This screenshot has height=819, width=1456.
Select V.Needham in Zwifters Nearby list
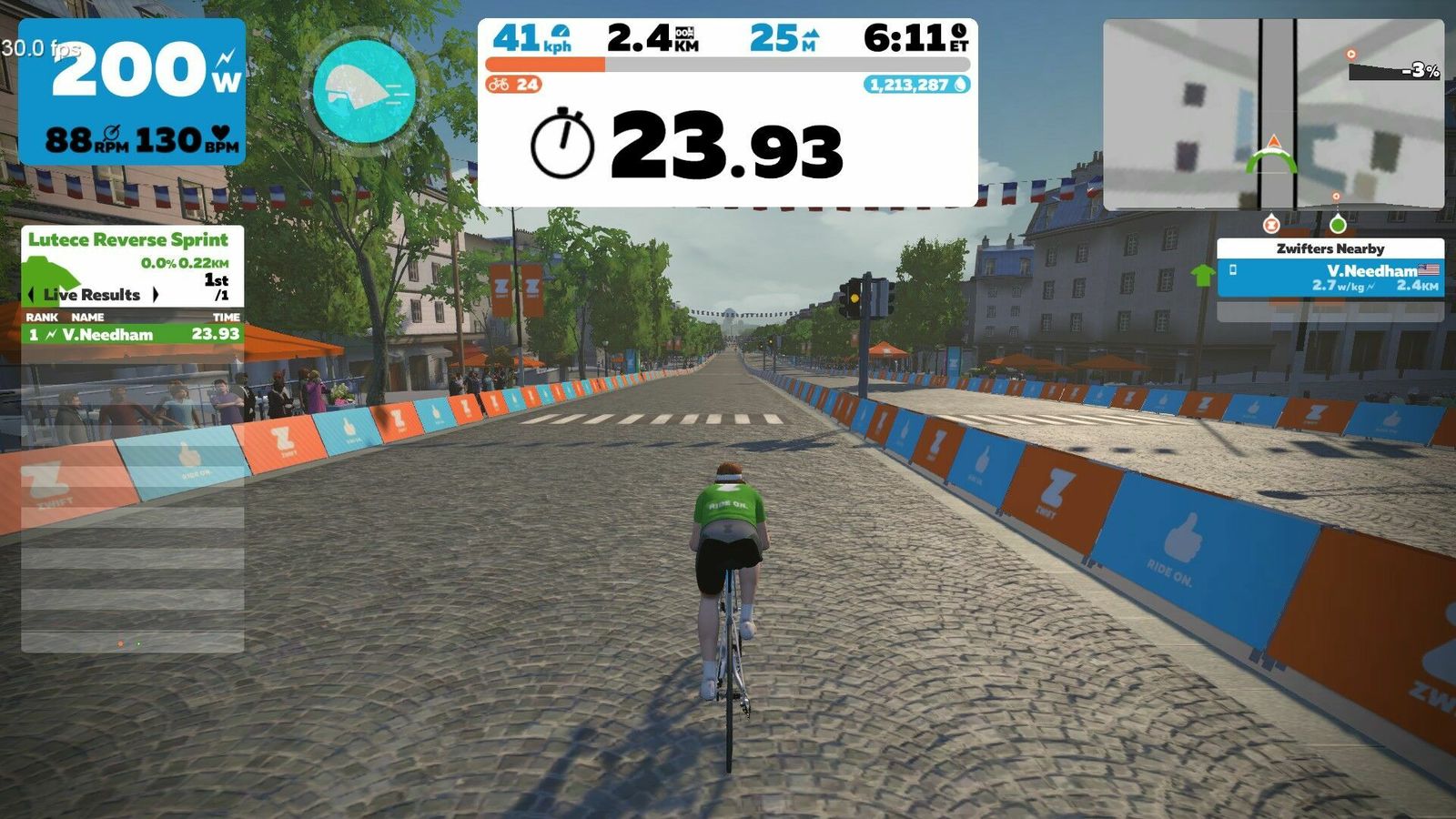tap(1330, 278)
